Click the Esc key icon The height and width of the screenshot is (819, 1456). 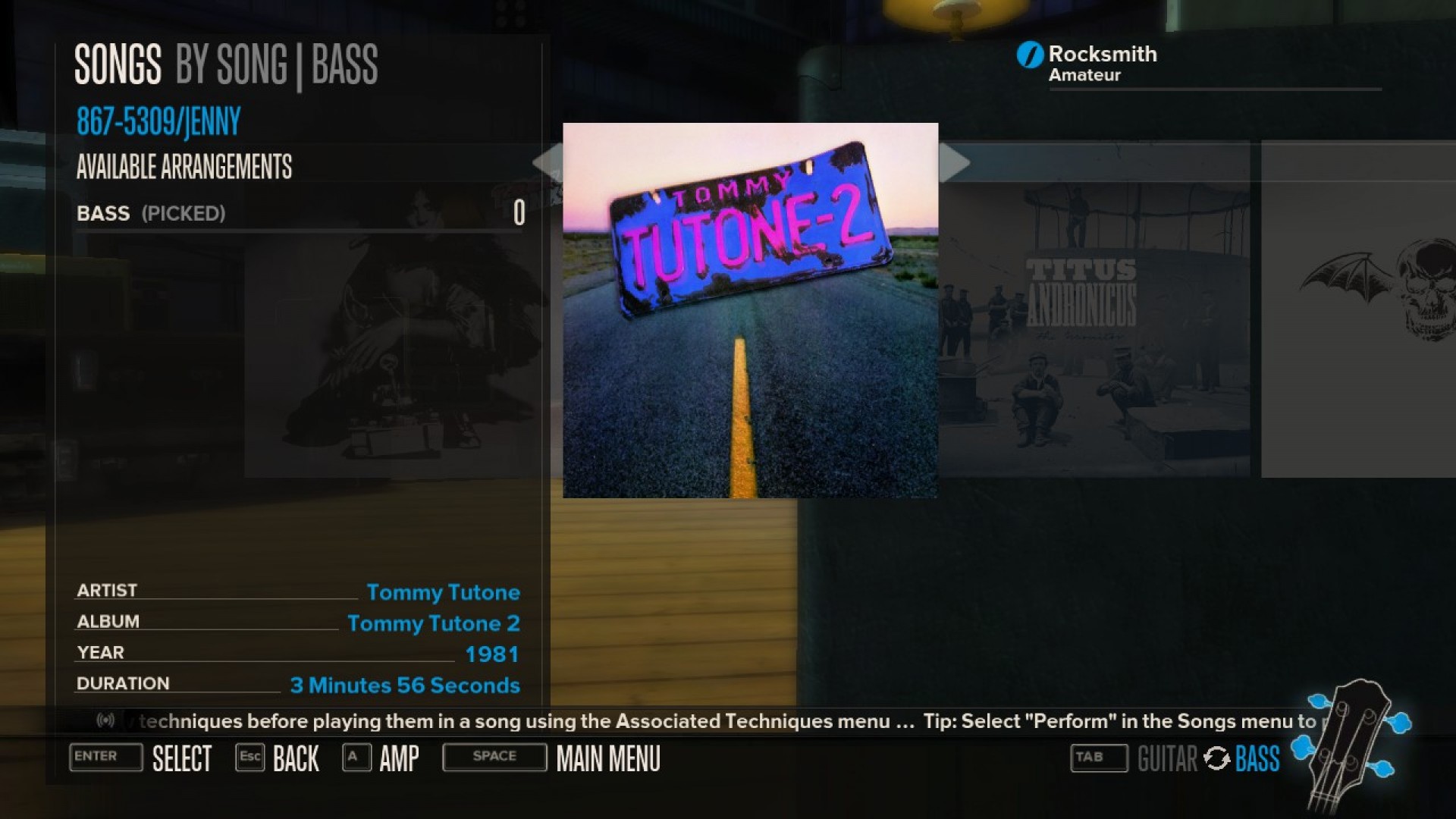point(250,756)
